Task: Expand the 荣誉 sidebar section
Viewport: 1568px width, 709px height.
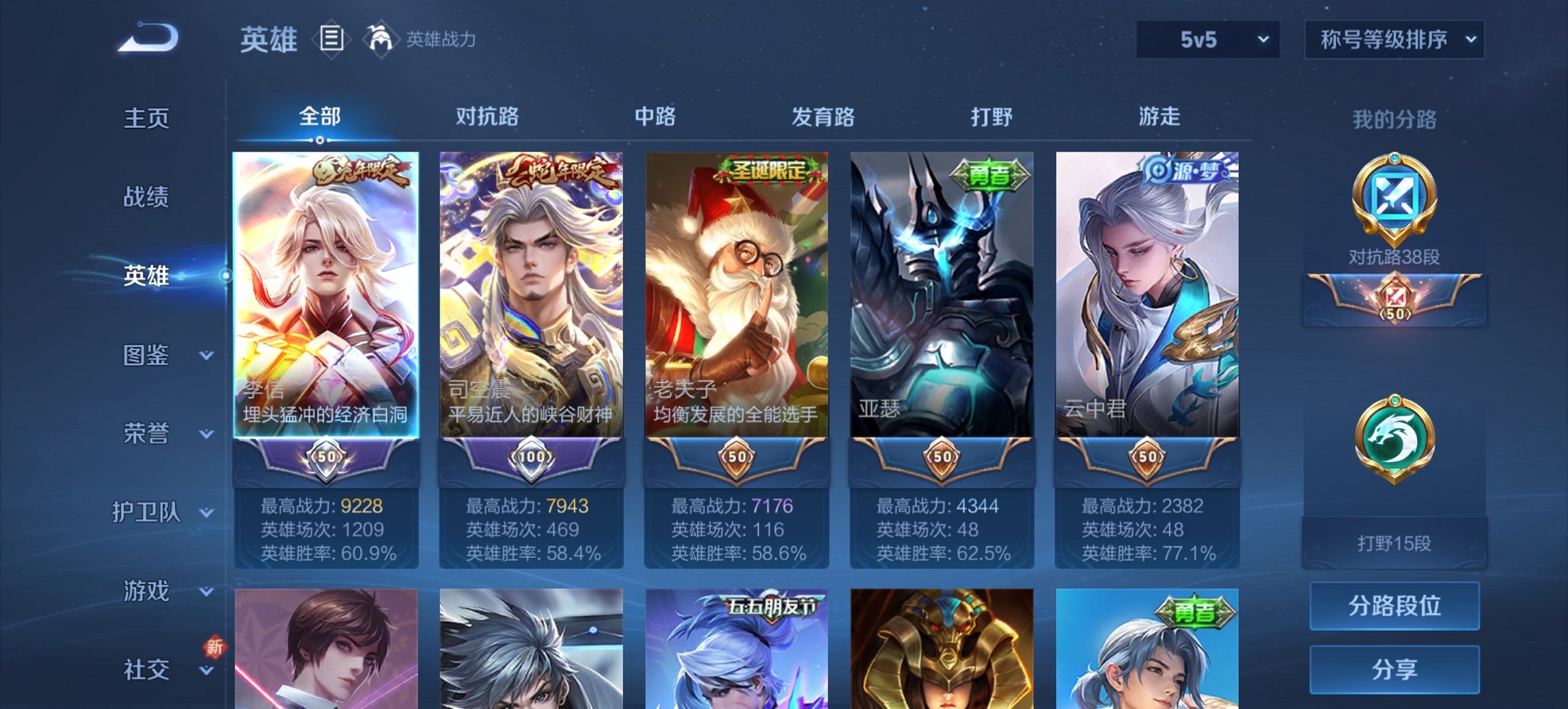Action: pyautogui.click(x=152, y=433)
